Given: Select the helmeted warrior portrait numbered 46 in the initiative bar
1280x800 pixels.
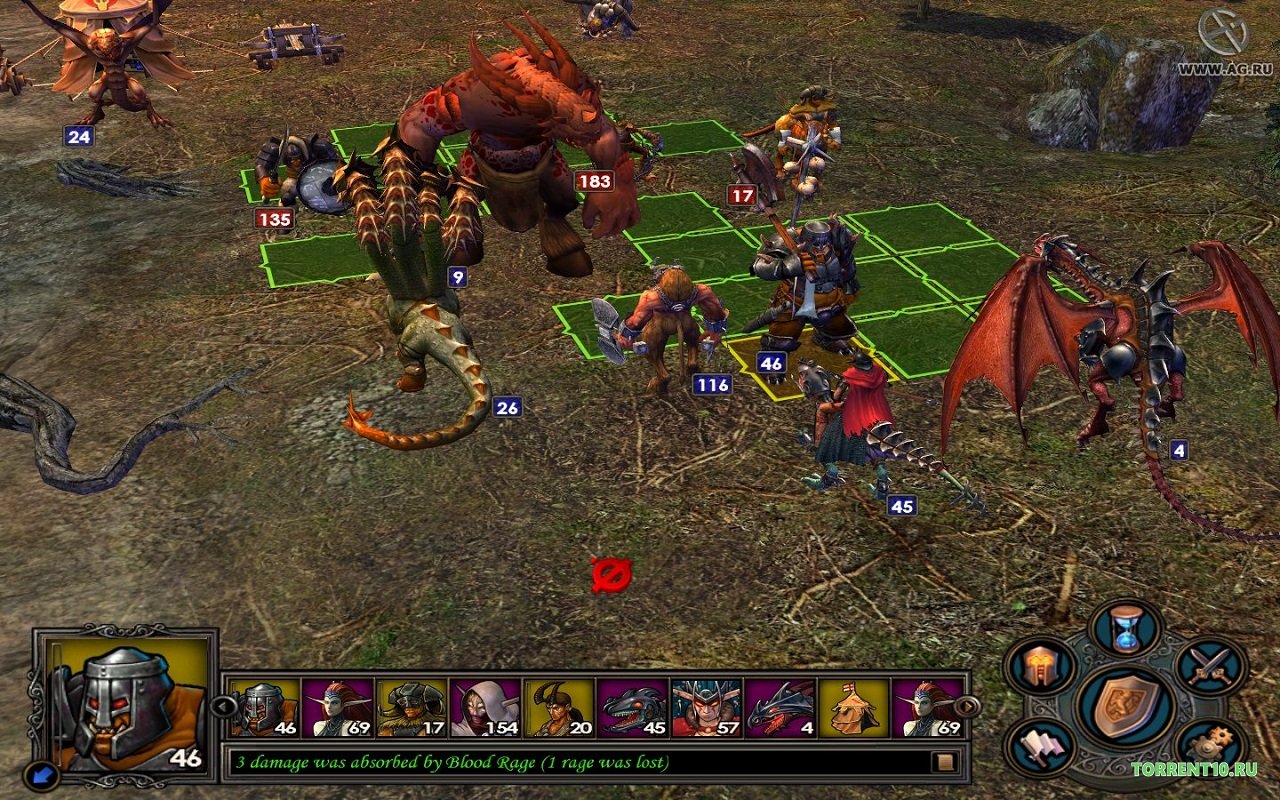Looking at the screenshot, I should tap(265, 708).
